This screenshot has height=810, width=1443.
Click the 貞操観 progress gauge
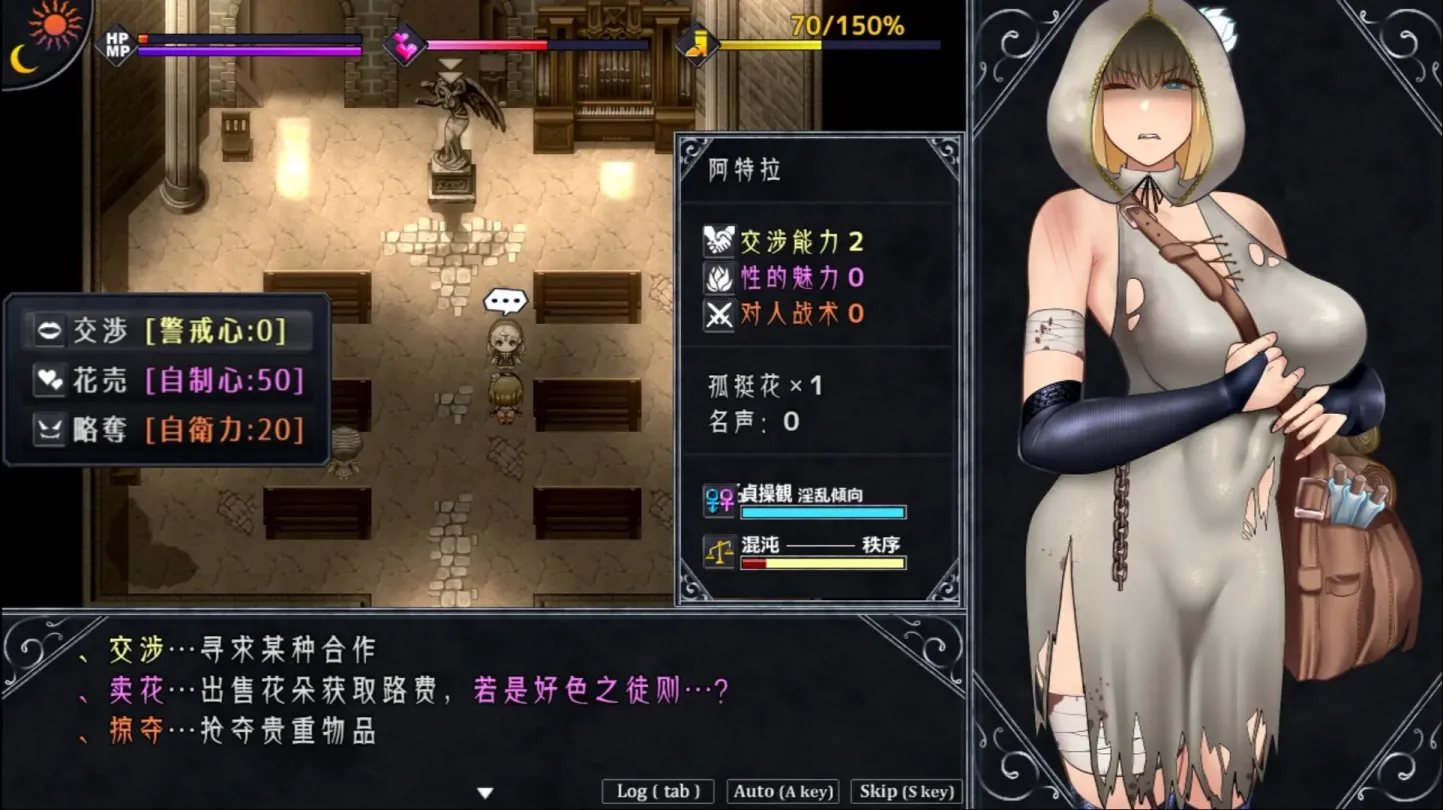(823, 512)
